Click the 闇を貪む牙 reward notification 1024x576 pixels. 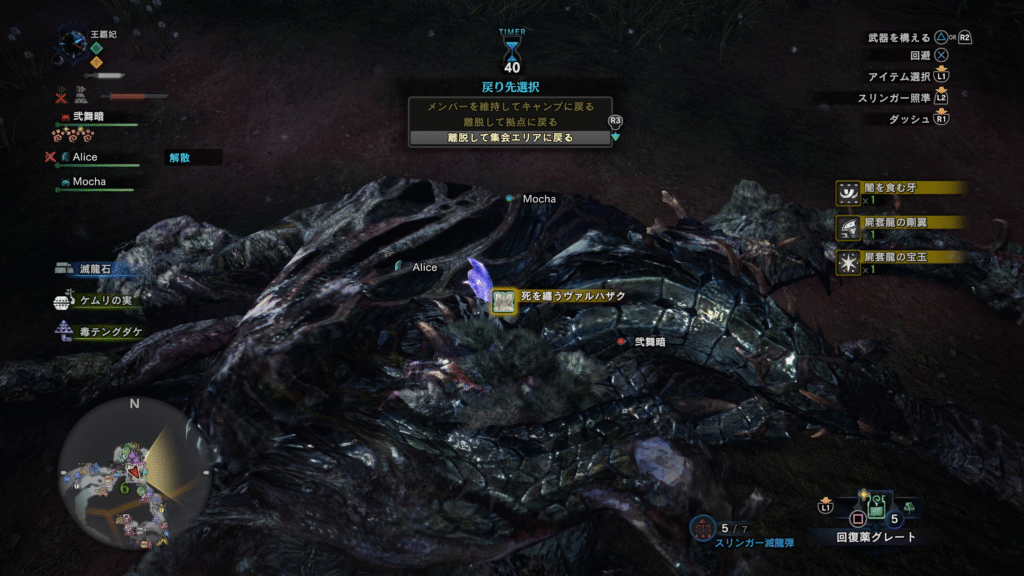(x=900, y=188)
